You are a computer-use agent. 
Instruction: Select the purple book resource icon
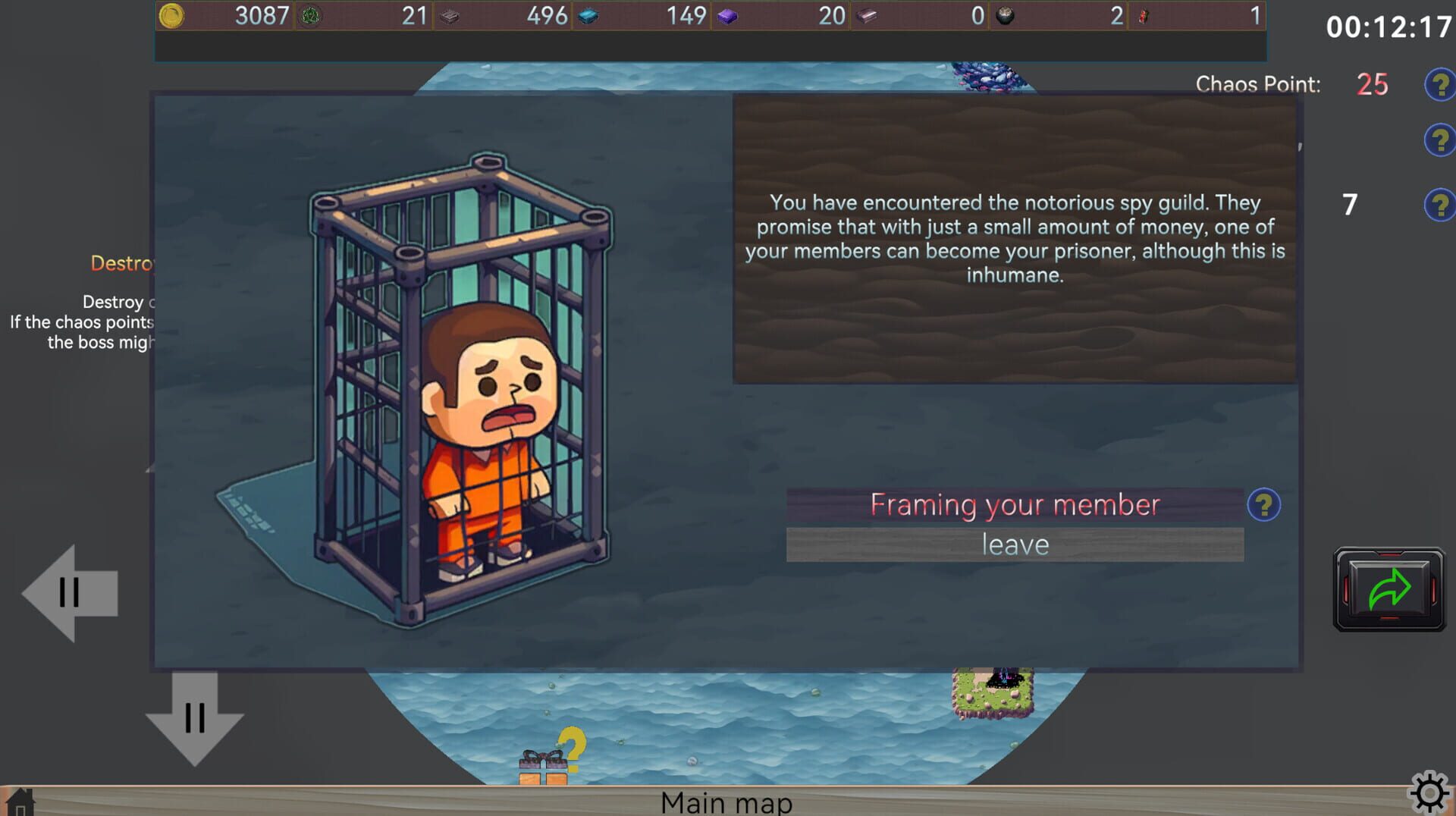728,15
